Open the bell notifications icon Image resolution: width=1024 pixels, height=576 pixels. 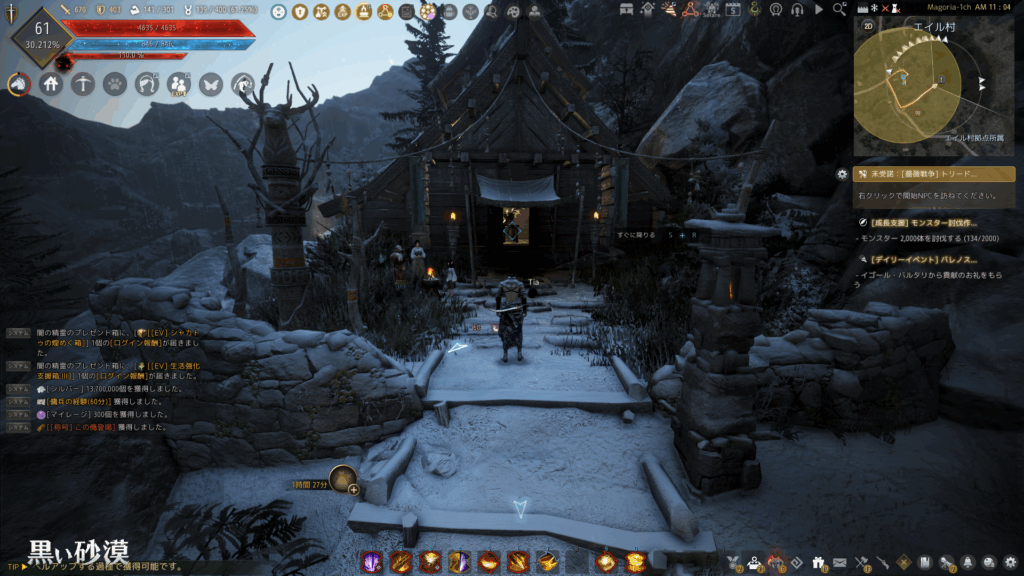point(968,562)
